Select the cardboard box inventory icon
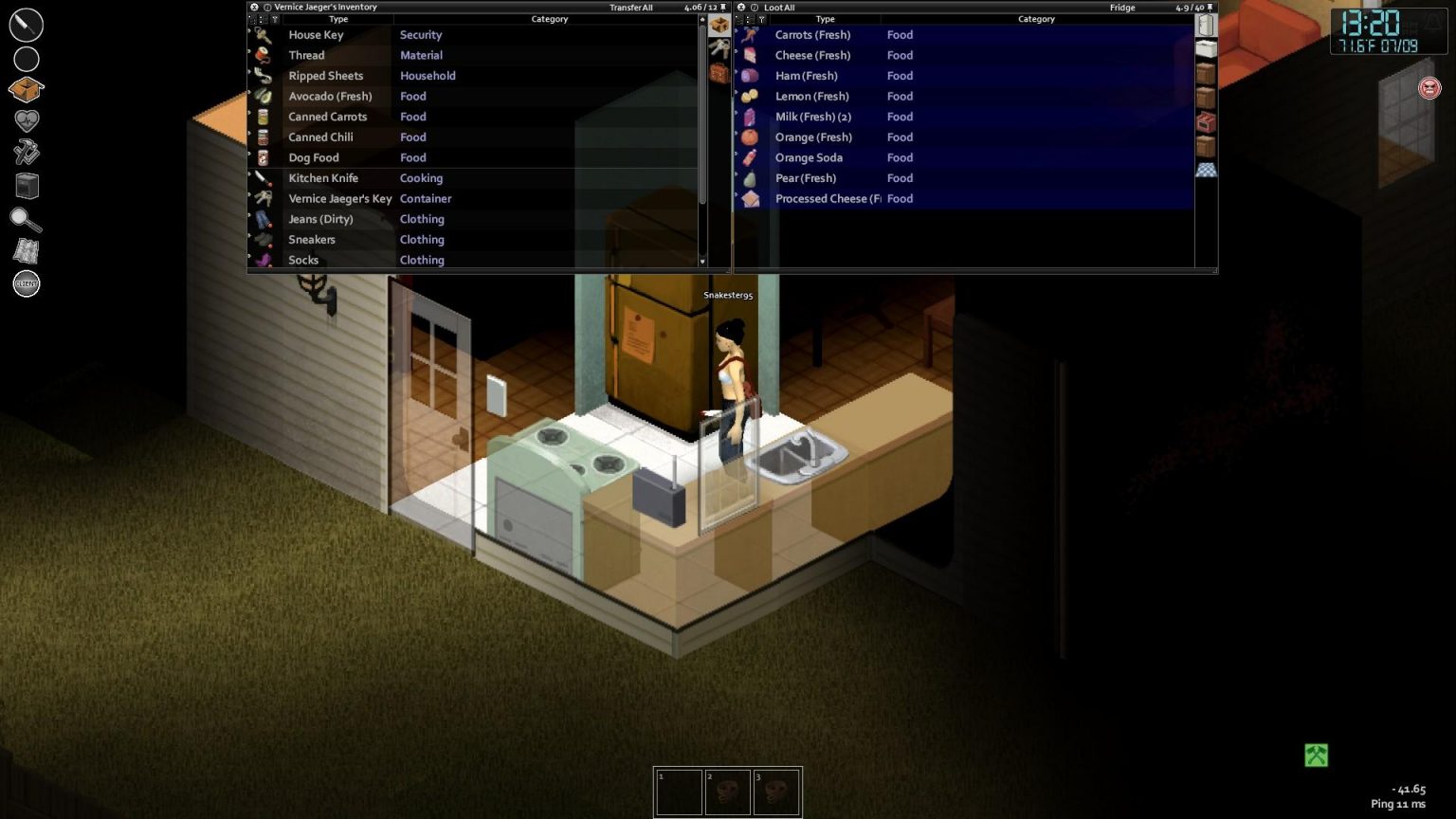Image resolution: width=1456 pixels, height=819 pixels. click(x=719, y=26)
